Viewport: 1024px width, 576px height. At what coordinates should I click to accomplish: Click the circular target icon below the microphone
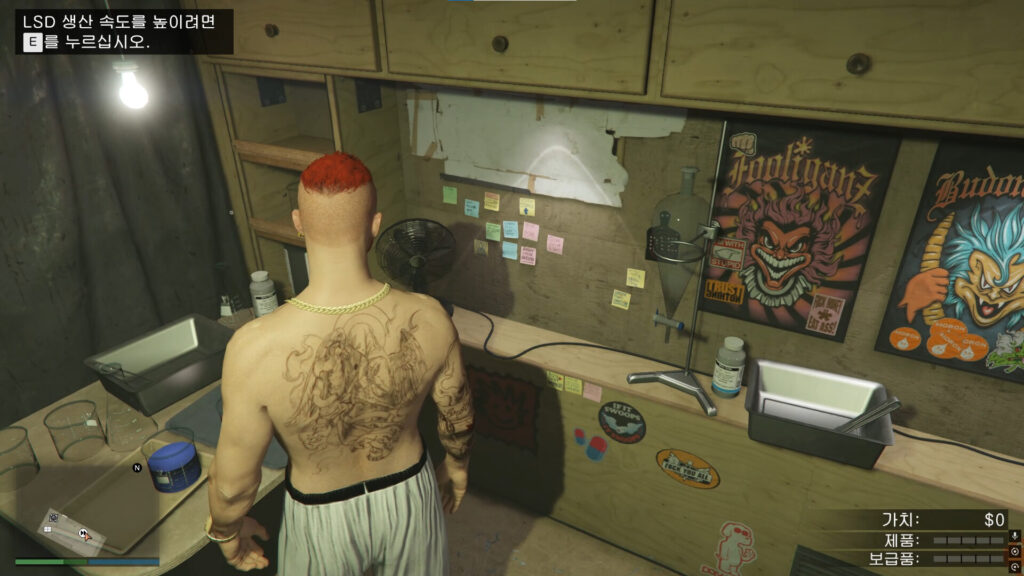coord(1015,551)
